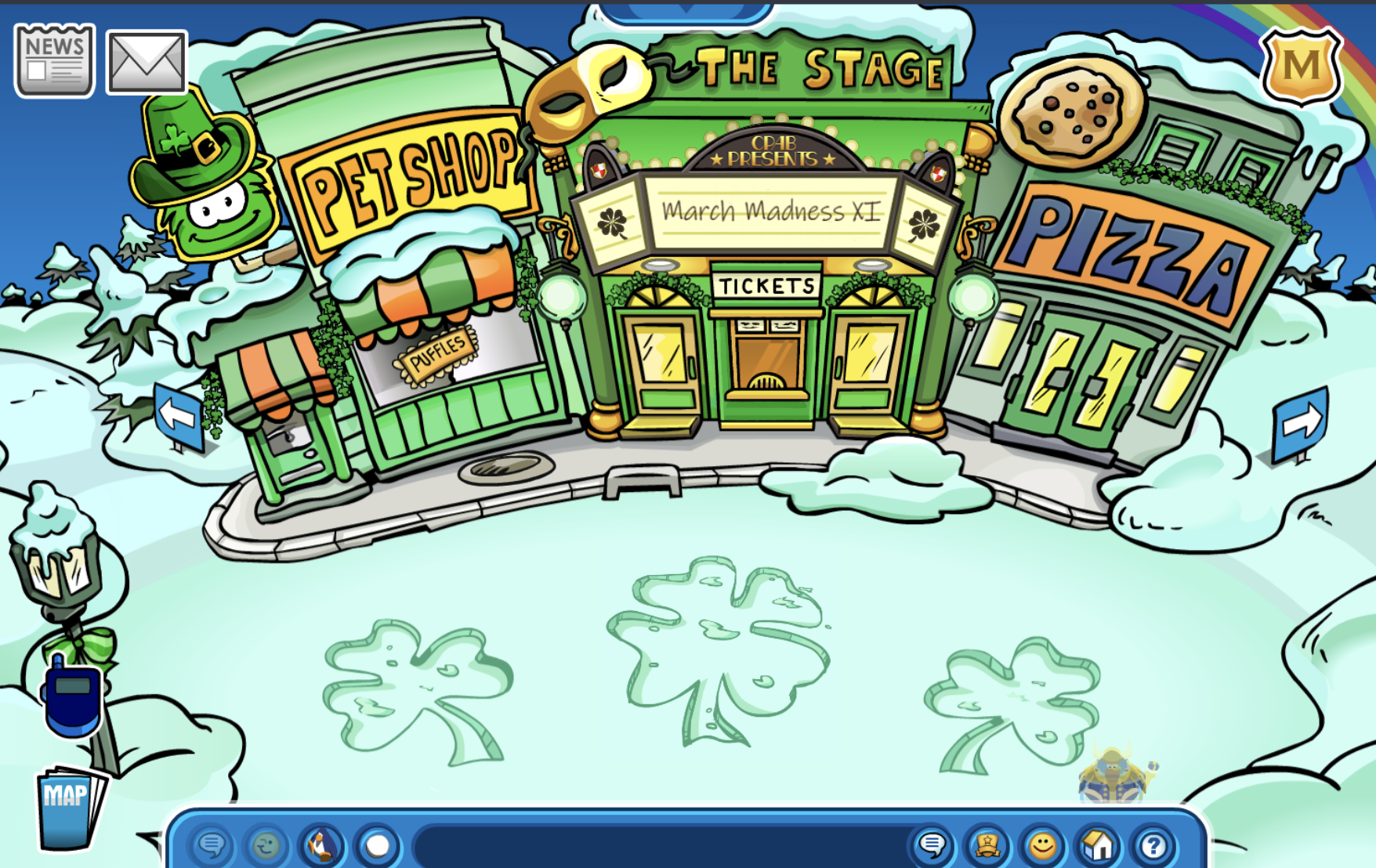Screen dimensions: 1376x868
Task: Open the Map
Action: click(69, 808)
